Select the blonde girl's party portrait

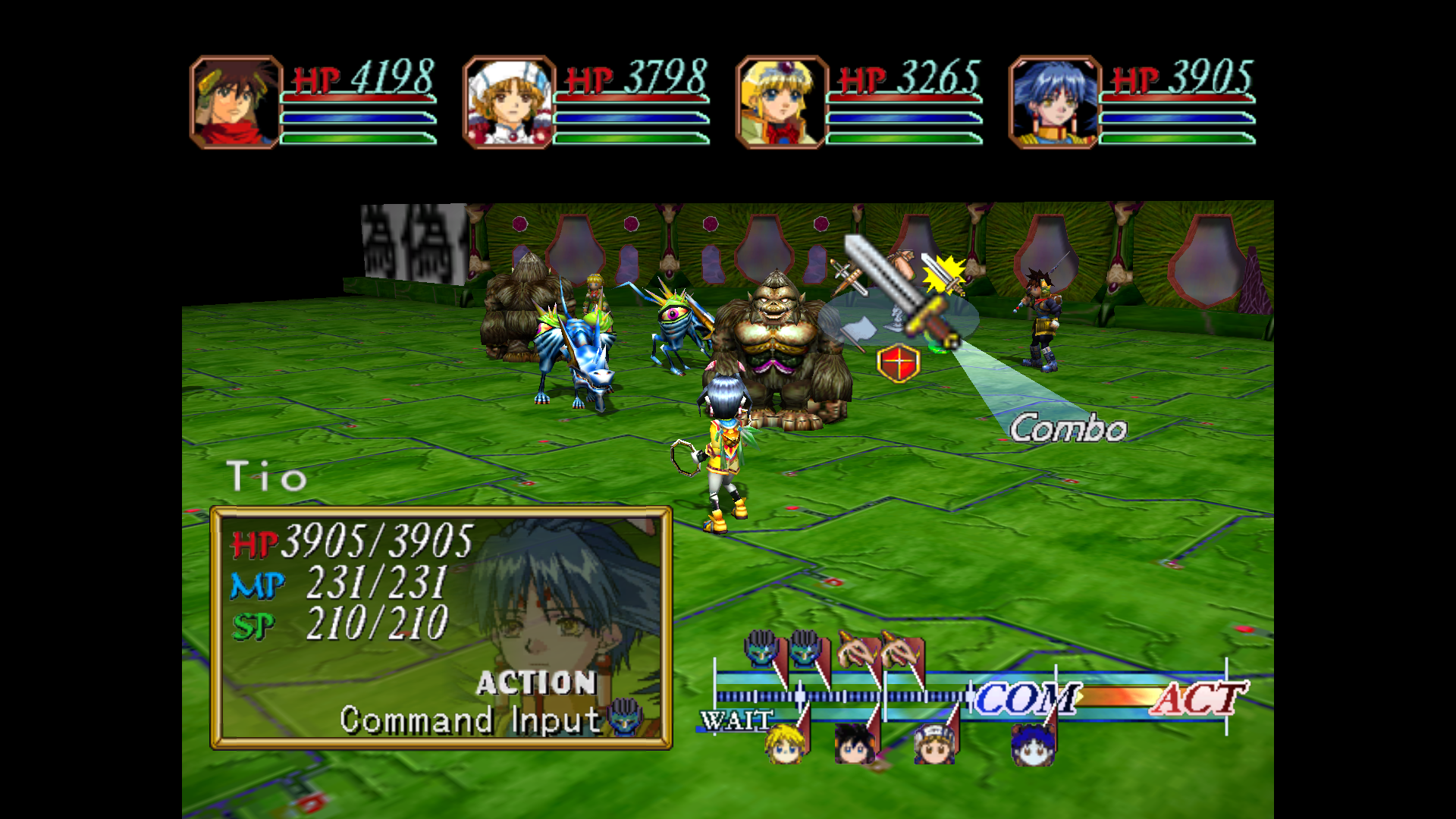click(x=782, y=102)
